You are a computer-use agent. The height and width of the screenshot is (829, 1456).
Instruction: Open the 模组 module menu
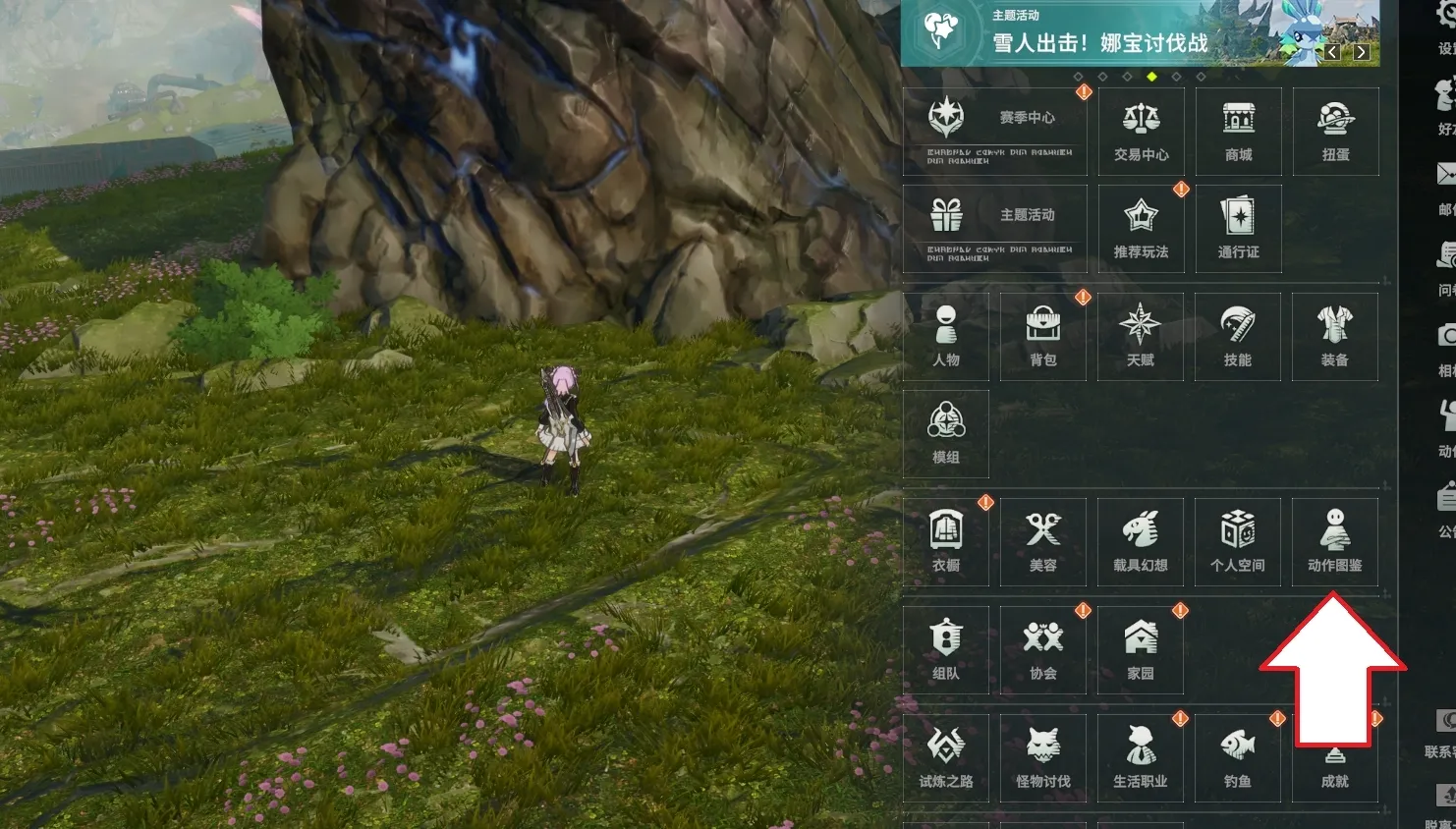pyautogui.click(x=945, y=434)
